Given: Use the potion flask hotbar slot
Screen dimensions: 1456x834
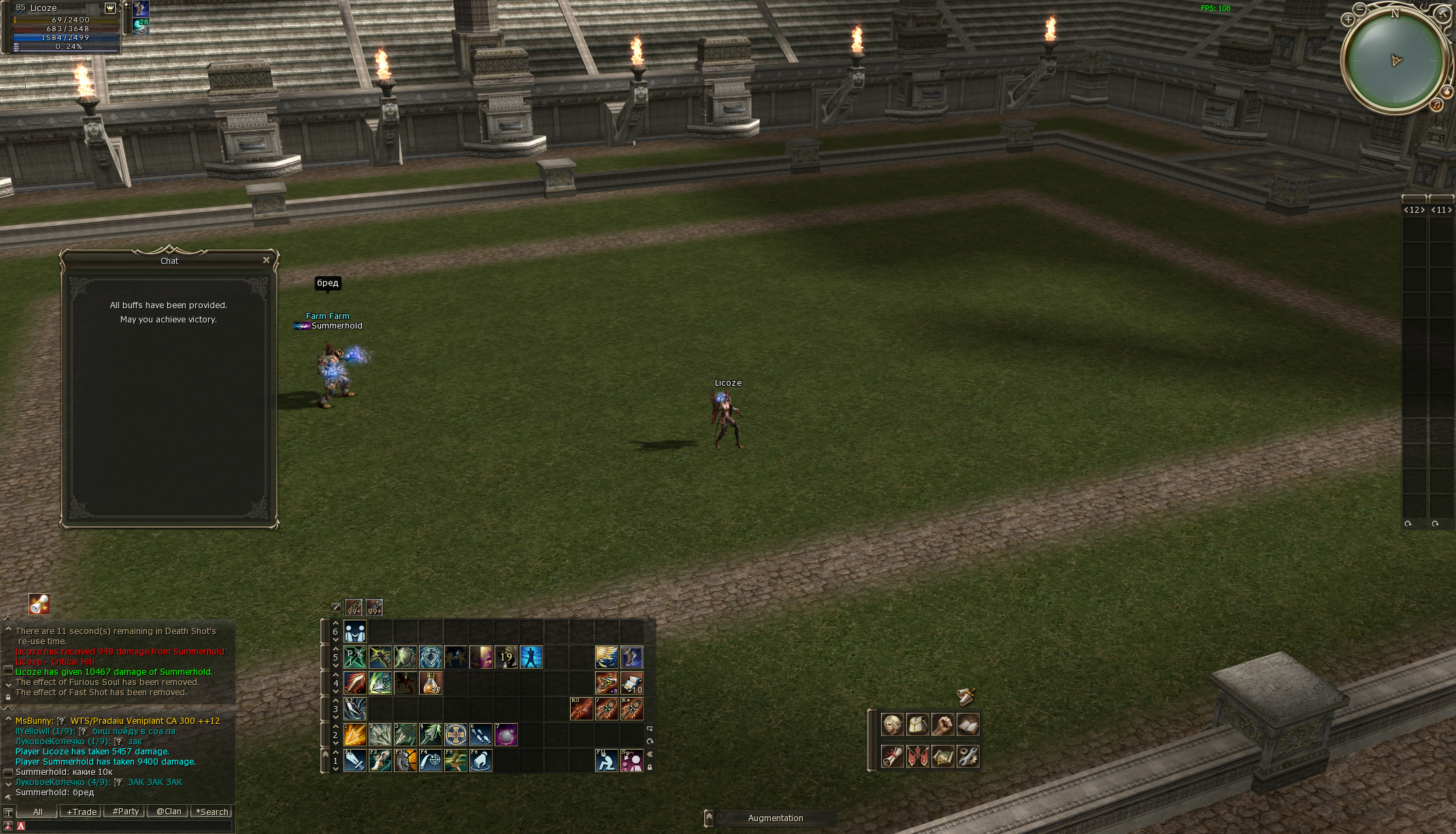Looking at the screenshot, I should [431, 682].
